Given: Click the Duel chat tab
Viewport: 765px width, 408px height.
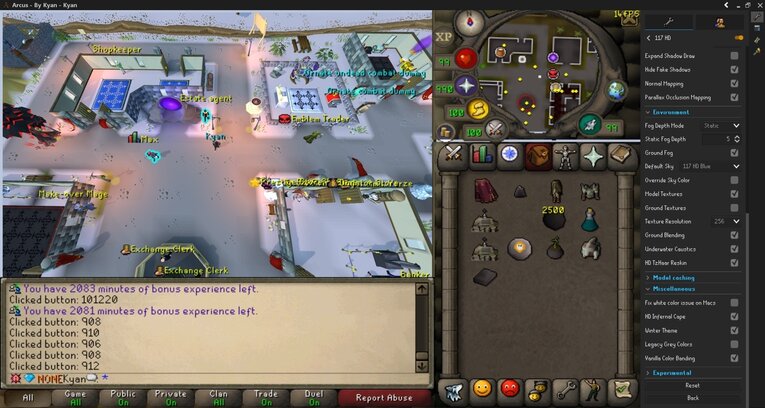Looking at the screenshot, I should [x=313, y=397].
